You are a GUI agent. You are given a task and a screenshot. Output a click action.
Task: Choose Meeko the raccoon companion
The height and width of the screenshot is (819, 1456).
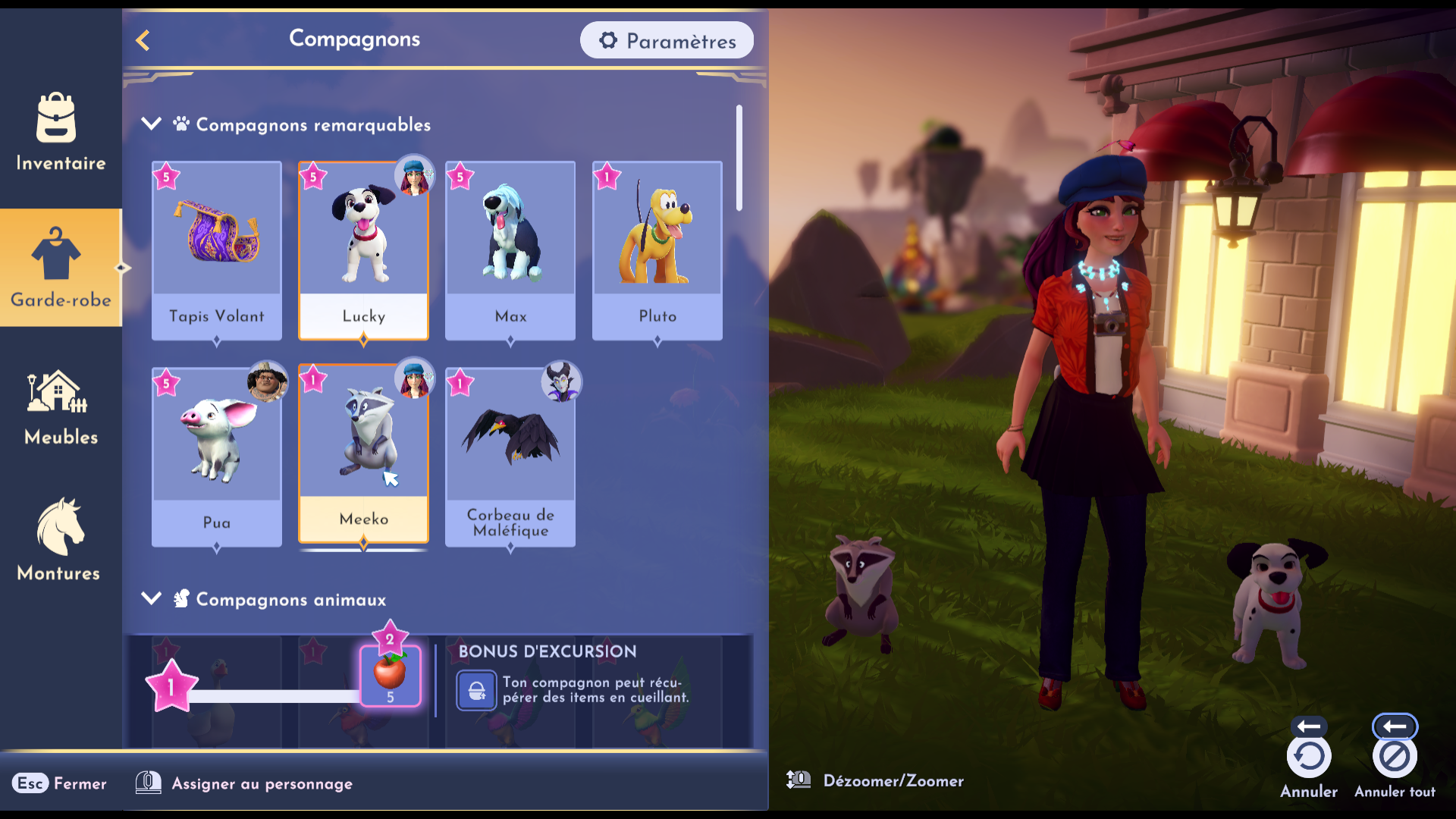click(363, 453)
